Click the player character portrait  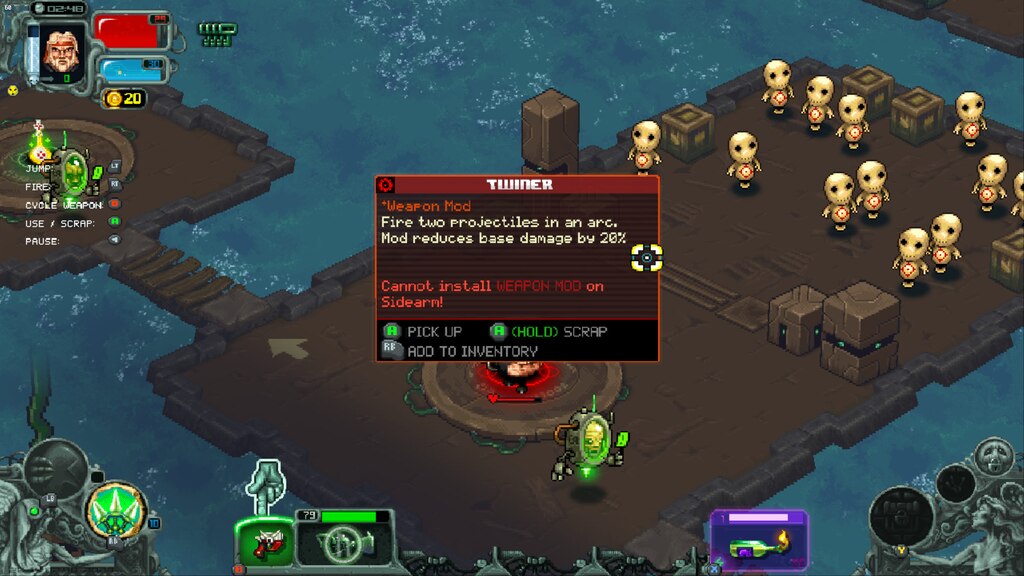(x=60, y=48)
